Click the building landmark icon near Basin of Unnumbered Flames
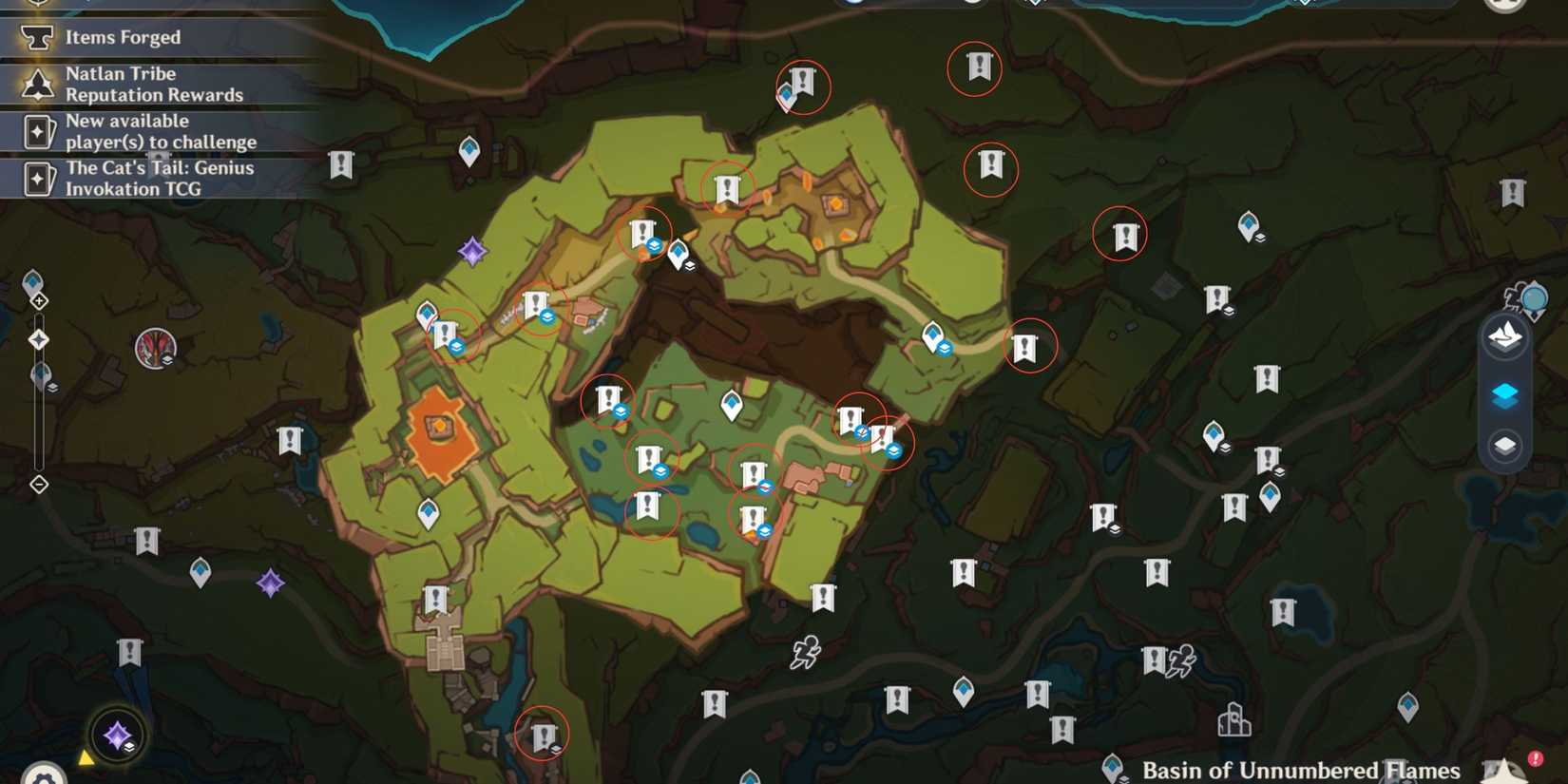Viewport: 1568px width, 784px height. [x=1234, y=719]
